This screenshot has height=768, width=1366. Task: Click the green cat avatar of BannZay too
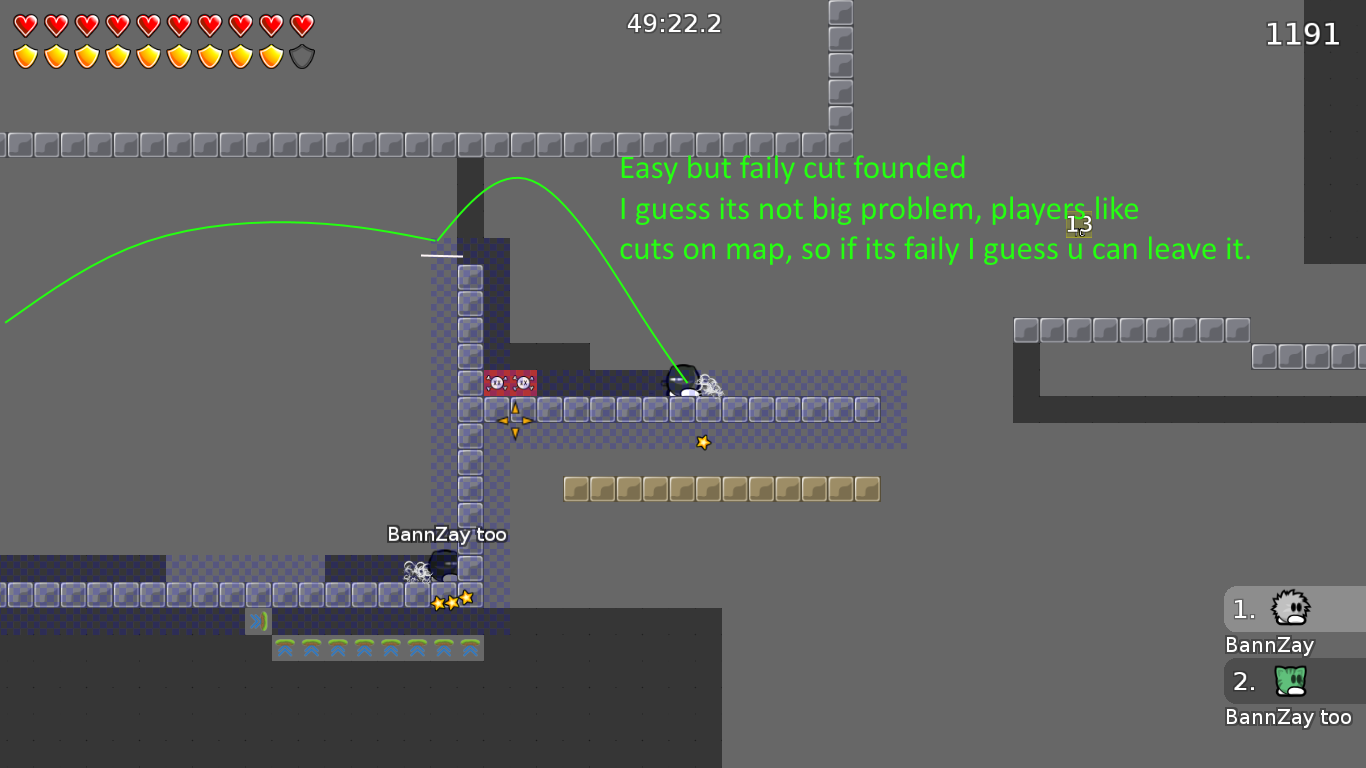pyautogui.click(x=1290, y=682)
